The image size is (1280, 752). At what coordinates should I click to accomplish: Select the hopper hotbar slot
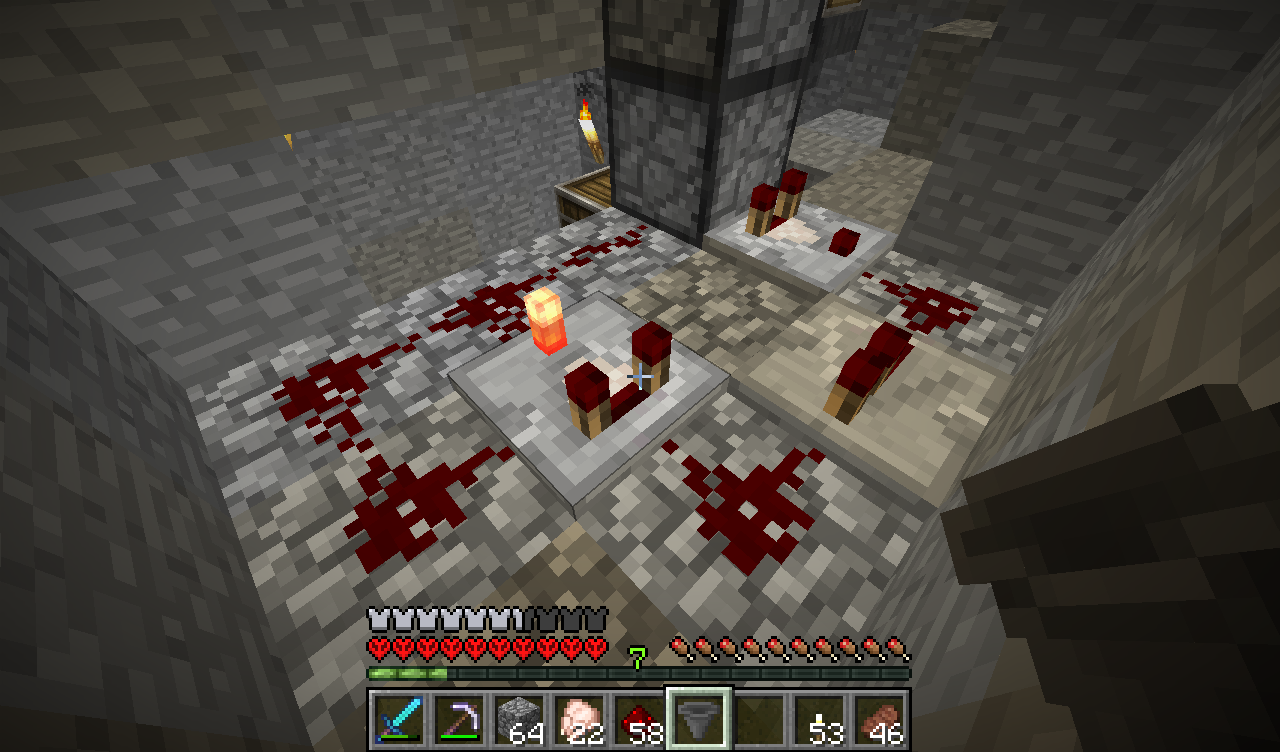pos(699,718)
